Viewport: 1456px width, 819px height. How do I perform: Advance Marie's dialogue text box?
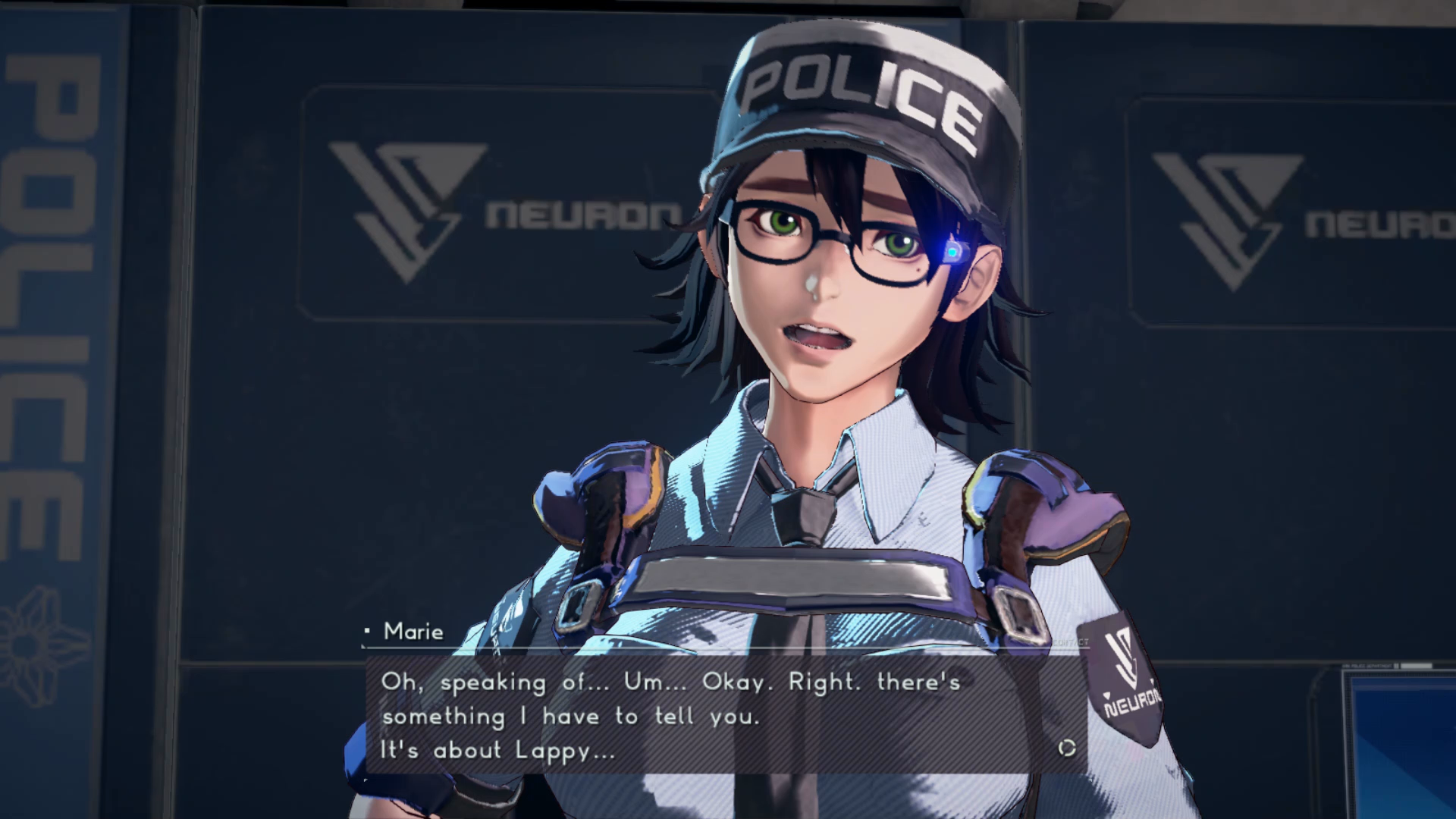[726, 714]
